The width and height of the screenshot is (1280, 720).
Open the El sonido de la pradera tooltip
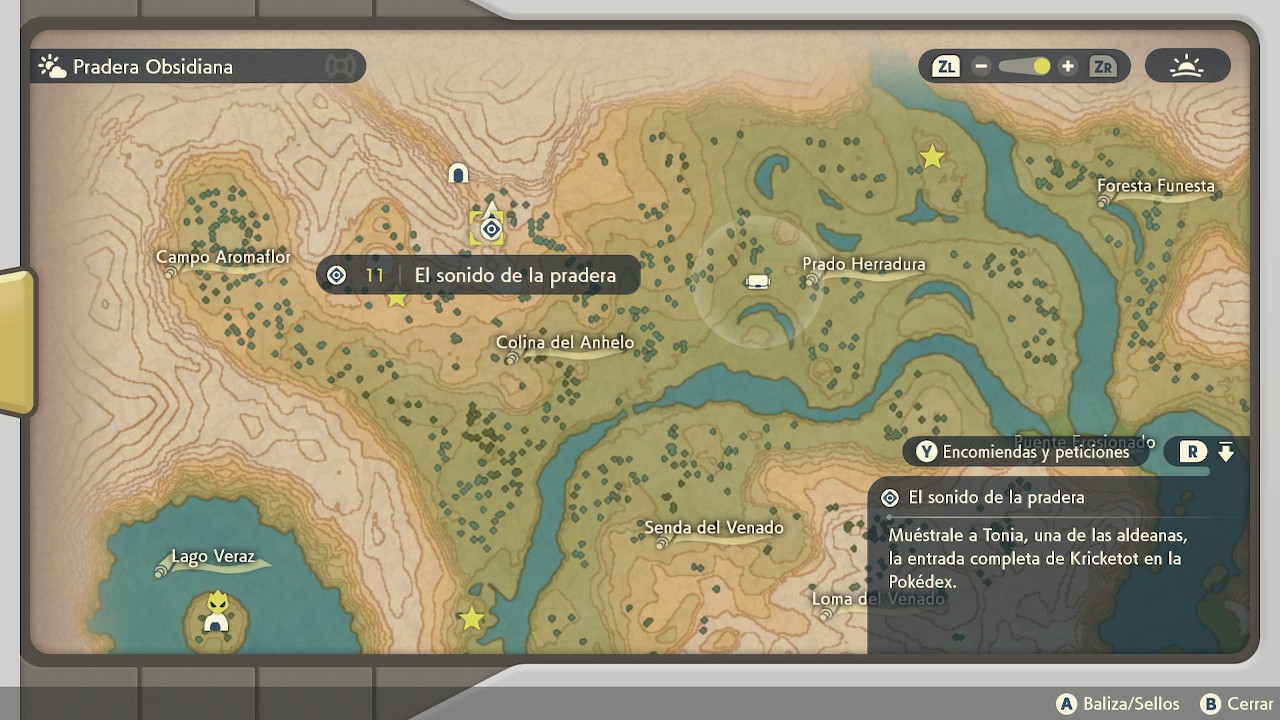tap(478, 275)
